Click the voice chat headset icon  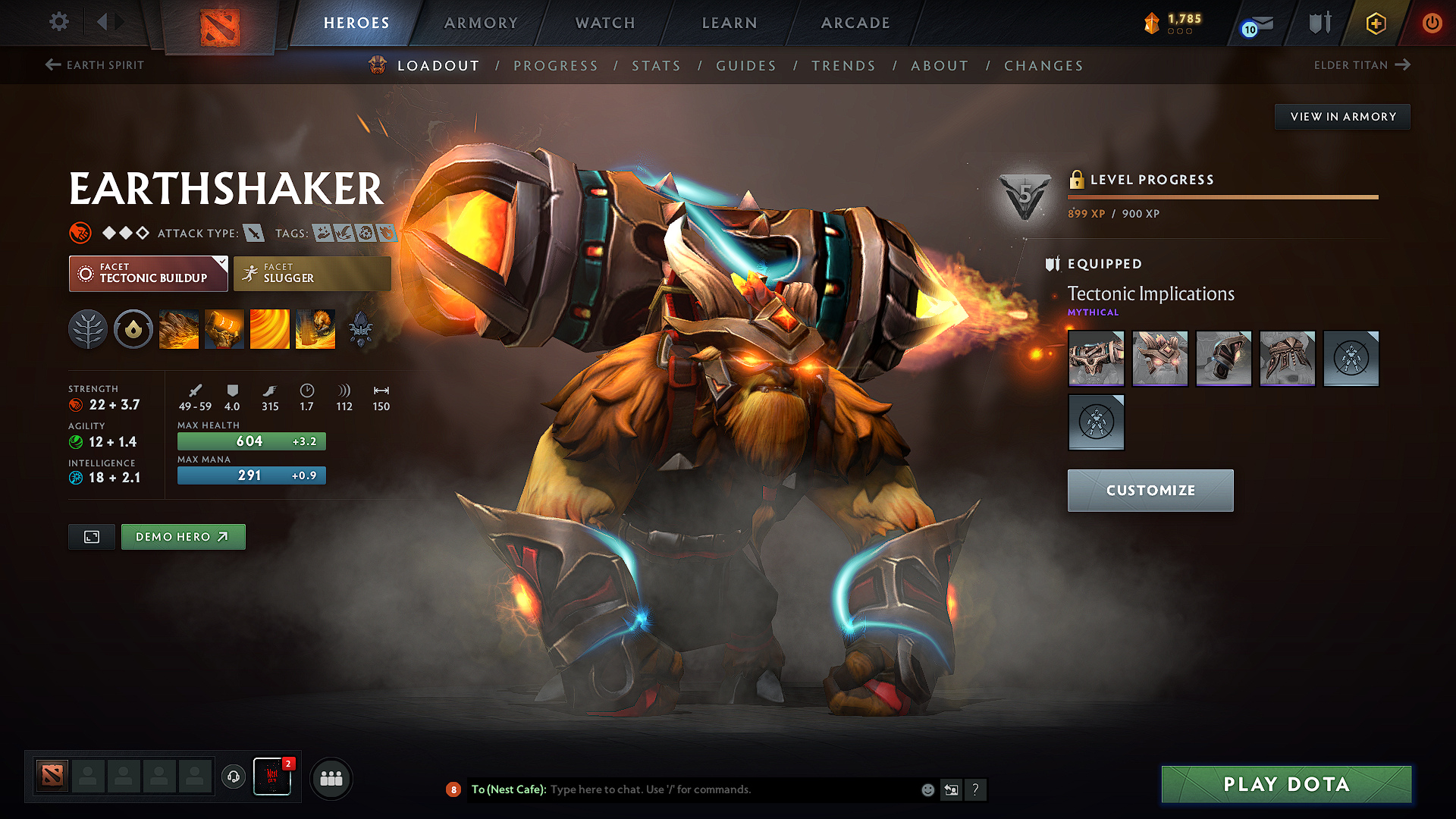(x=233, y=778)
